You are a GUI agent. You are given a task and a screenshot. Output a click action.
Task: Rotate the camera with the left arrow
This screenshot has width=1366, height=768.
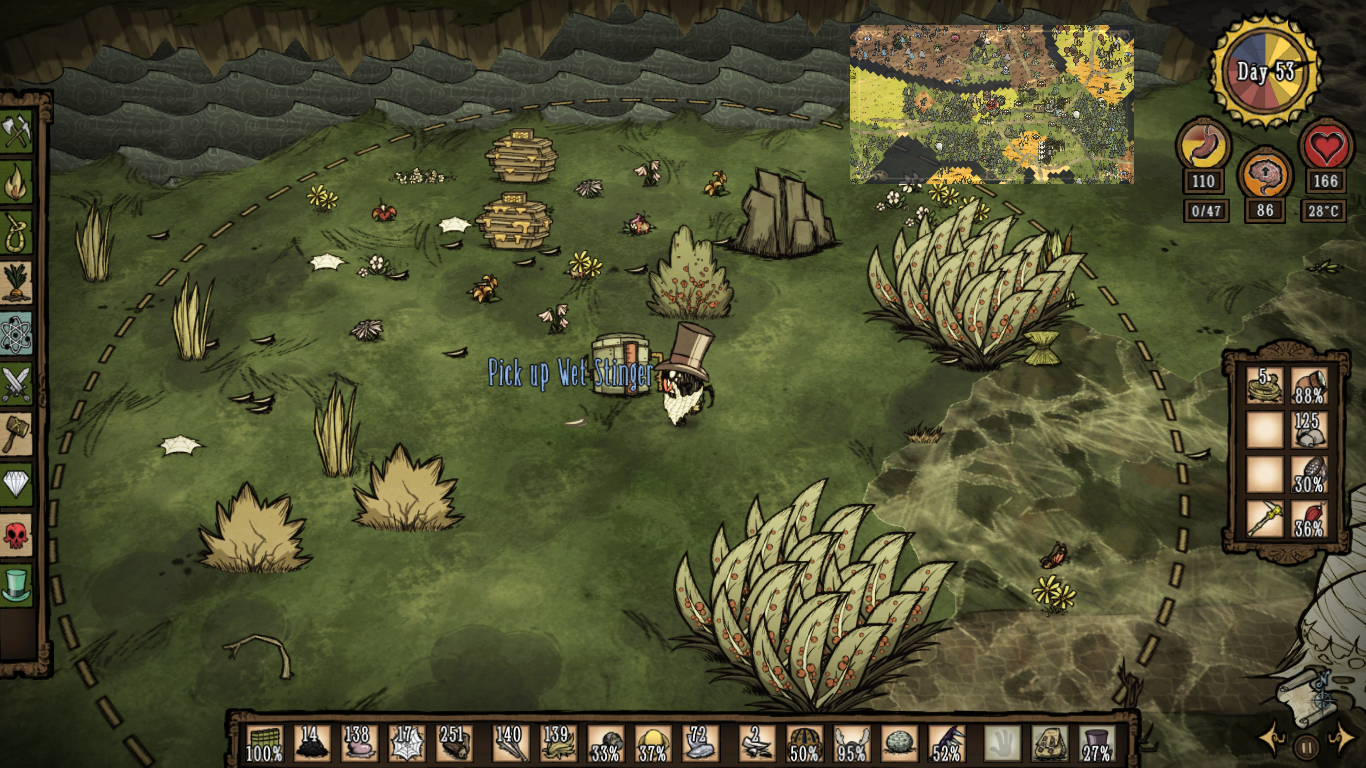coord(1272,740)
